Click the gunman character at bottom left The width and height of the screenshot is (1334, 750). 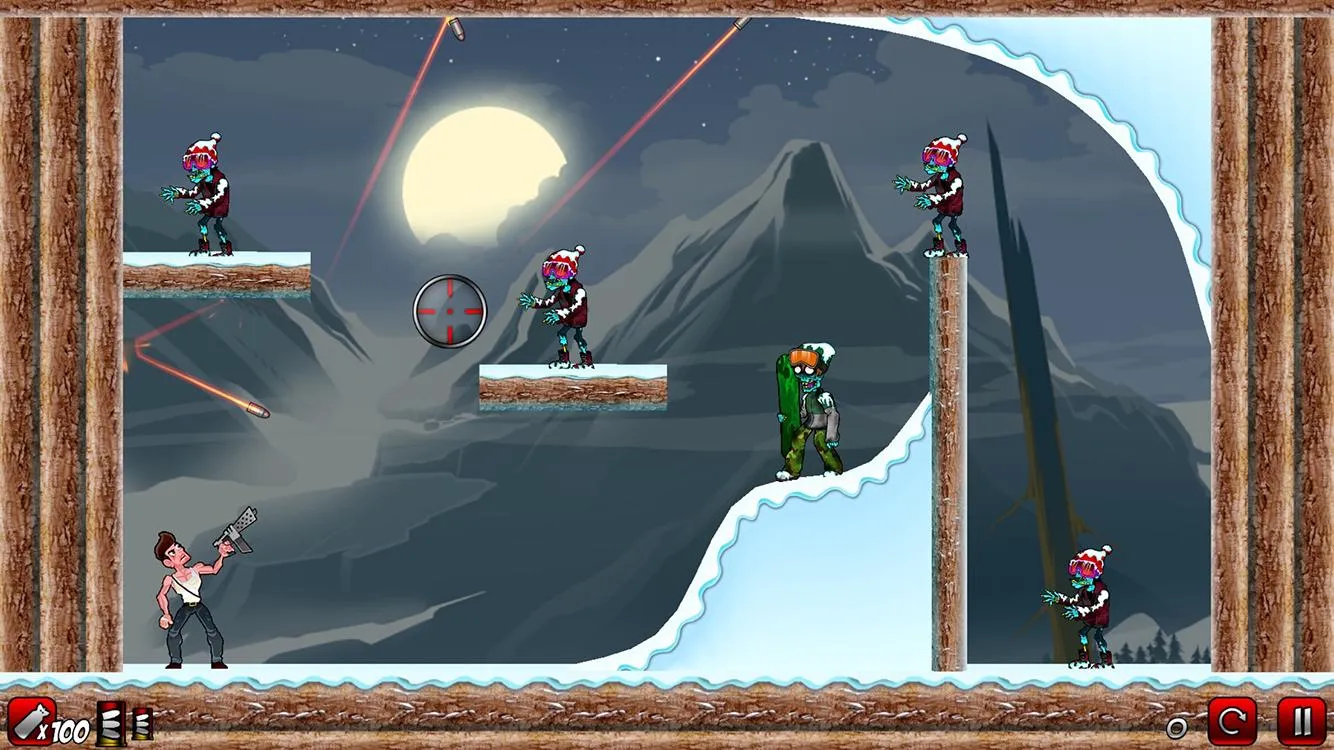click(190, 590)
